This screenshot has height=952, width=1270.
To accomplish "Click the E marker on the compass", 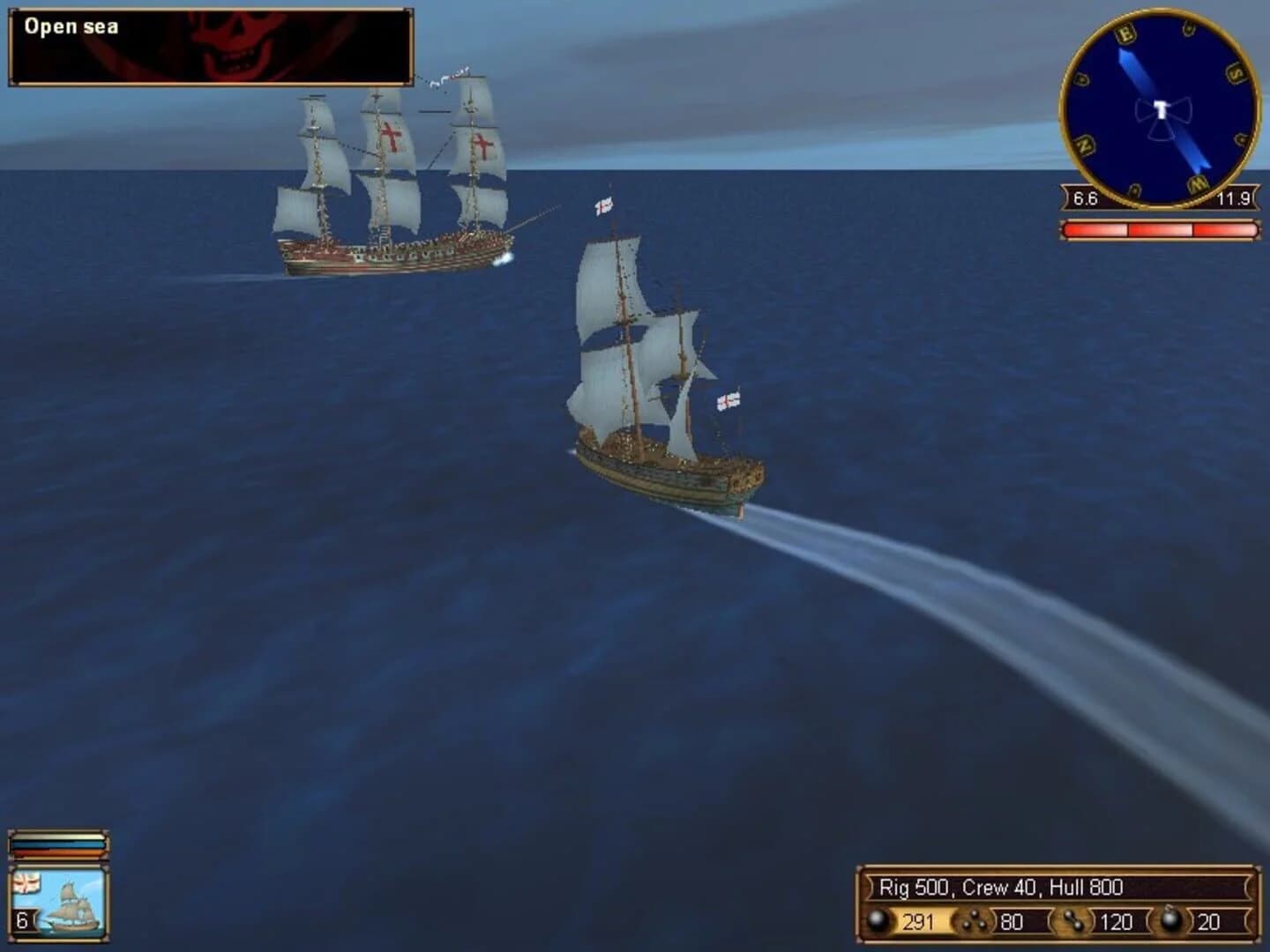I will point(1125,34).
